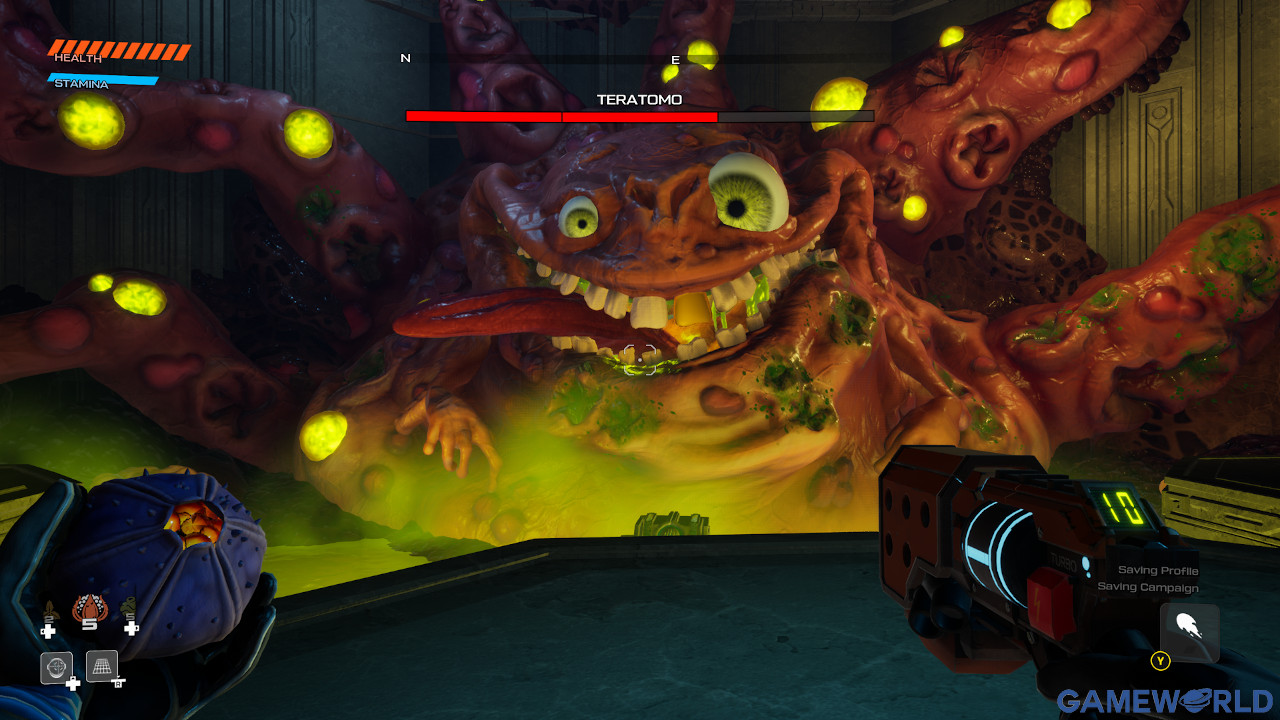Image resolution: width=1280 pixels, height=720 pixels.
Task: Expand the compass marker labeled N
Action: pos(405,58)
